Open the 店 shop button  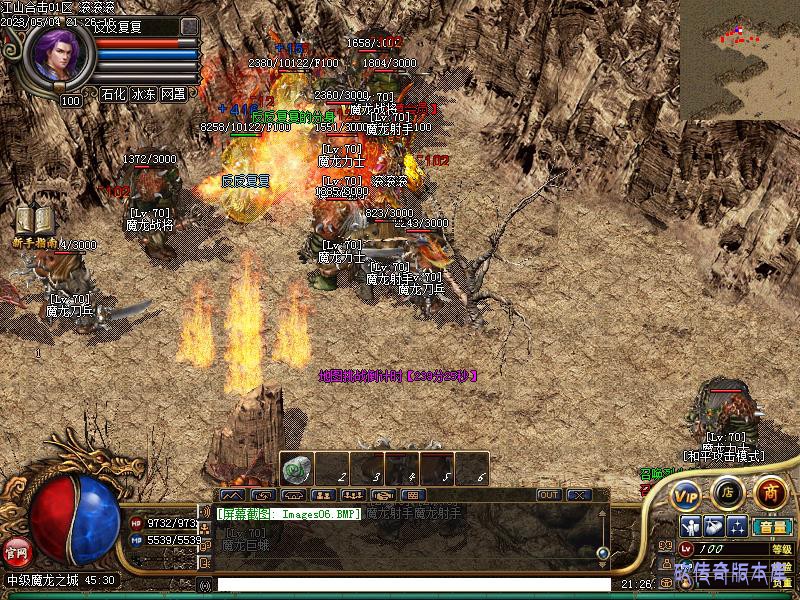click(x=727, y=492)
